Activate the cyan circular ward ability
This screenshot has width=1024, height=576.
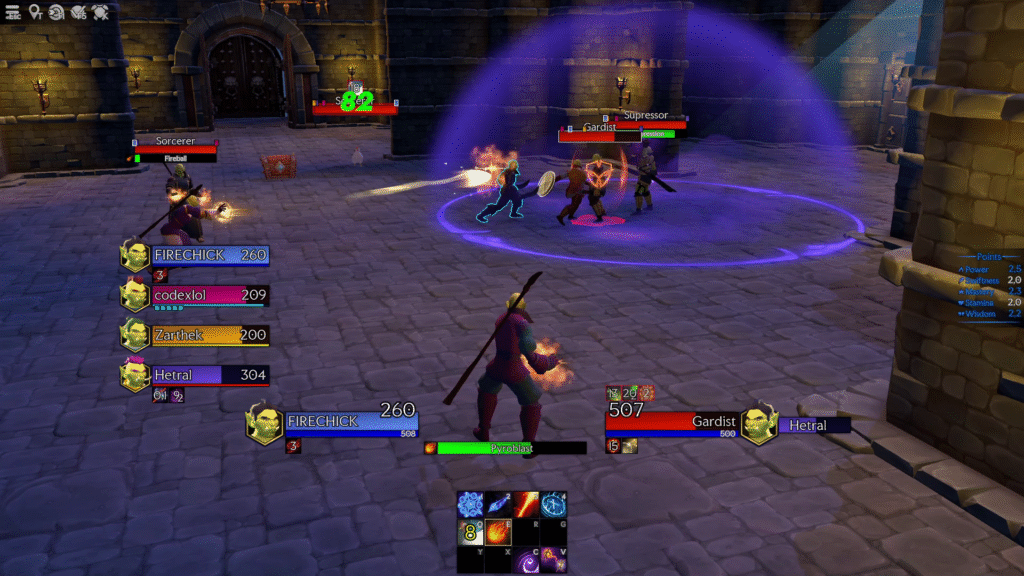[554, 504]
